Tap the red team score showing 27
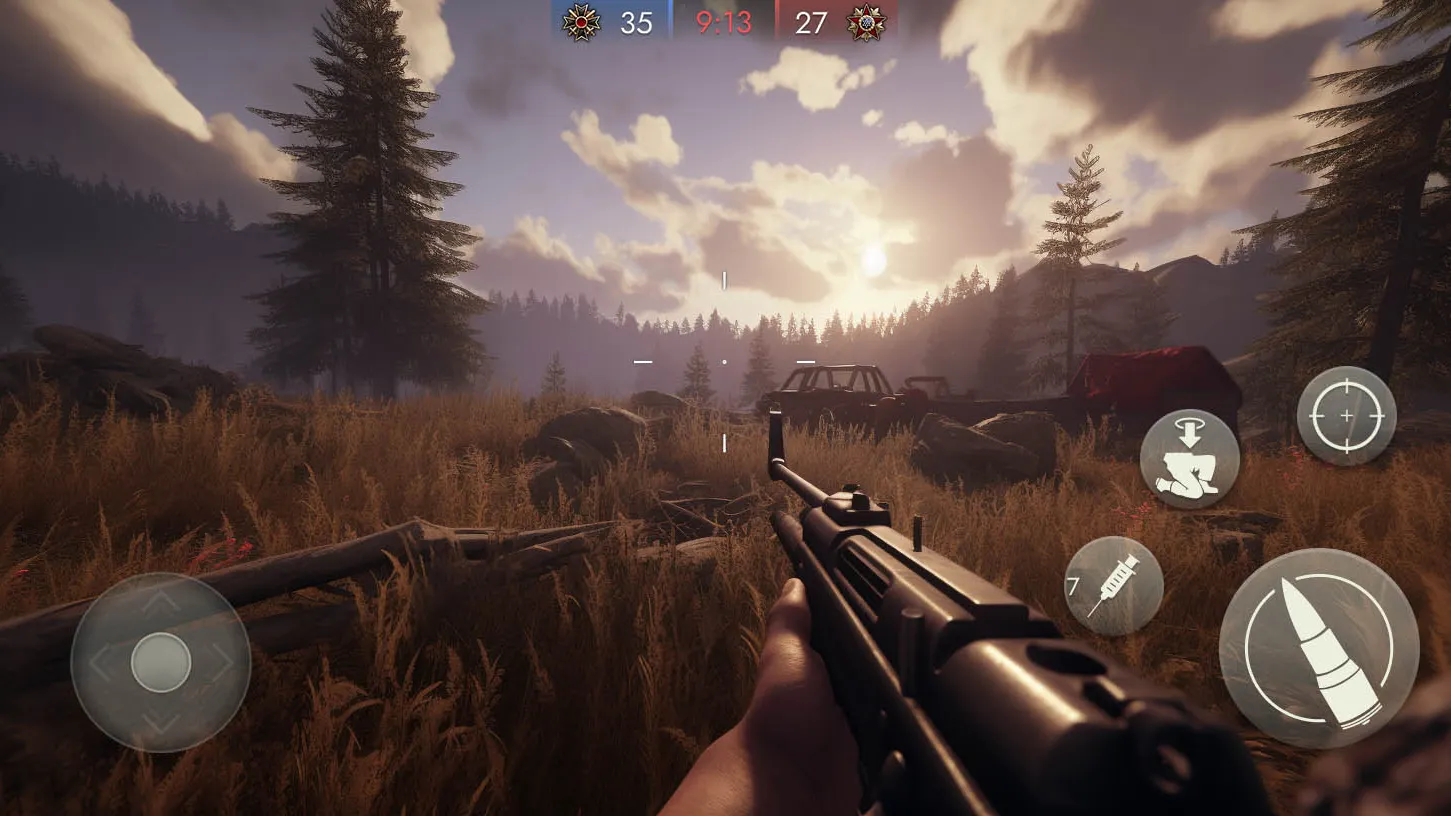 813,22
